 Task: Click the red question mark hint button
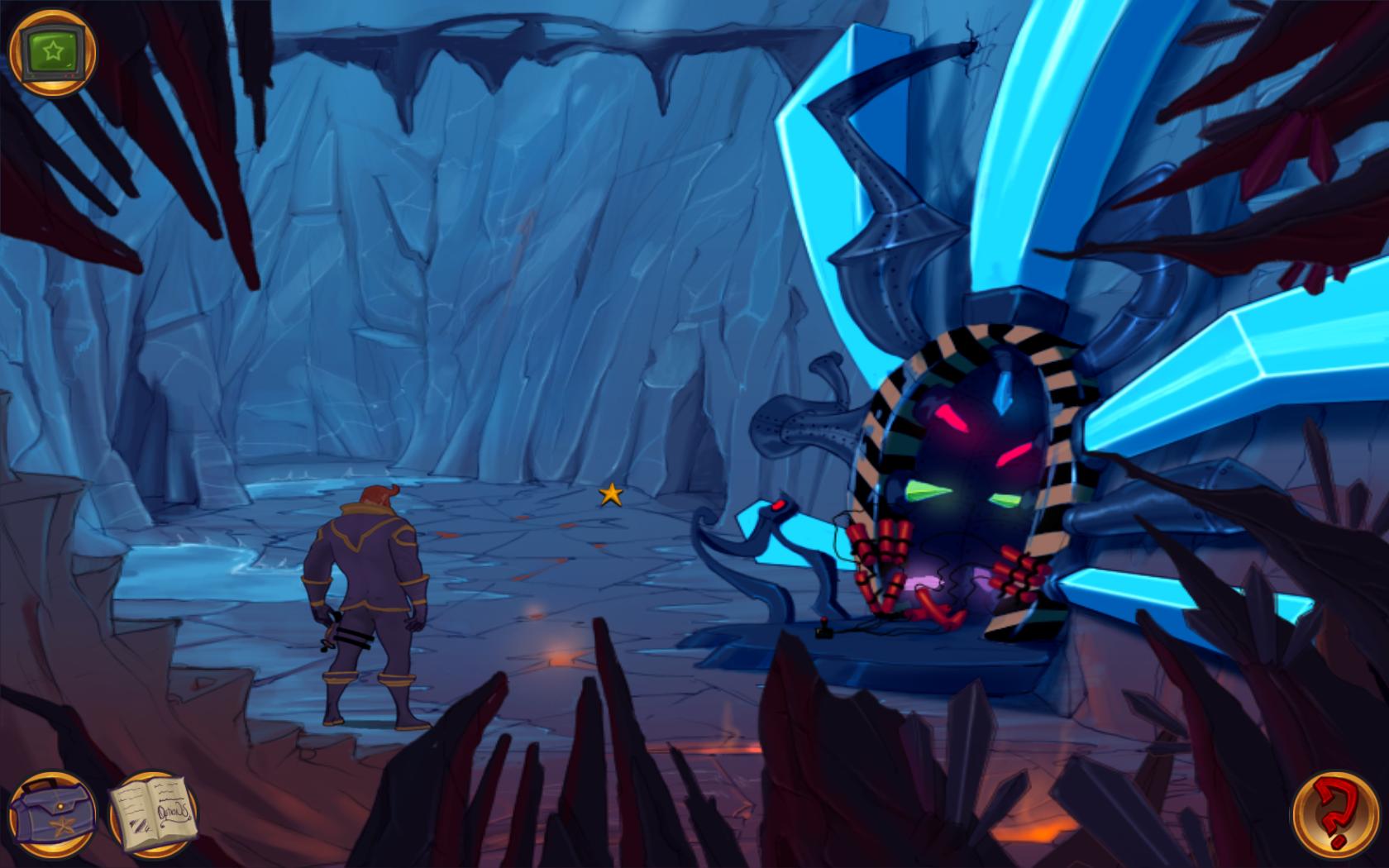(1334, 815)
